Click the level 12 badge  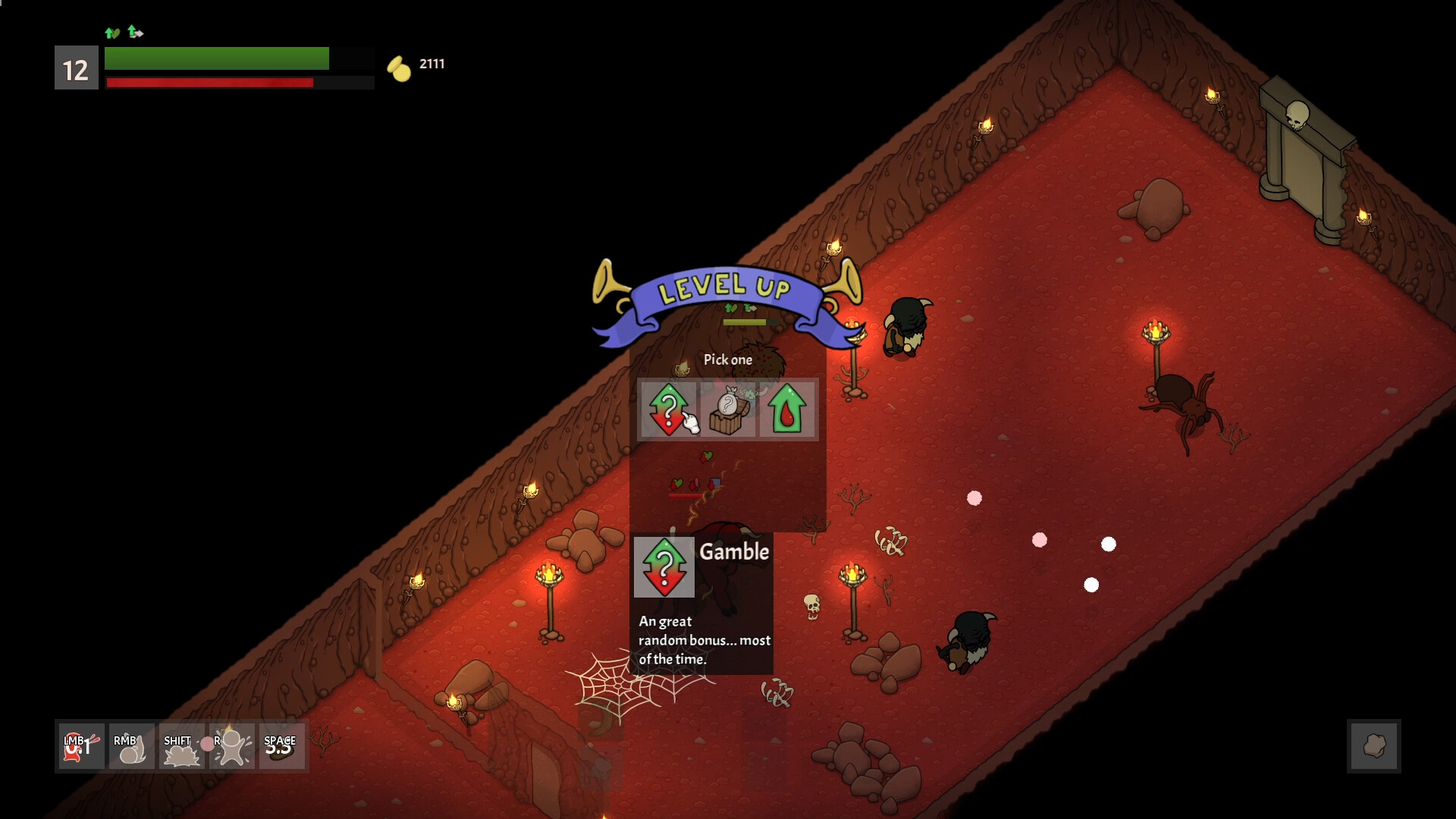pos(75,69)
